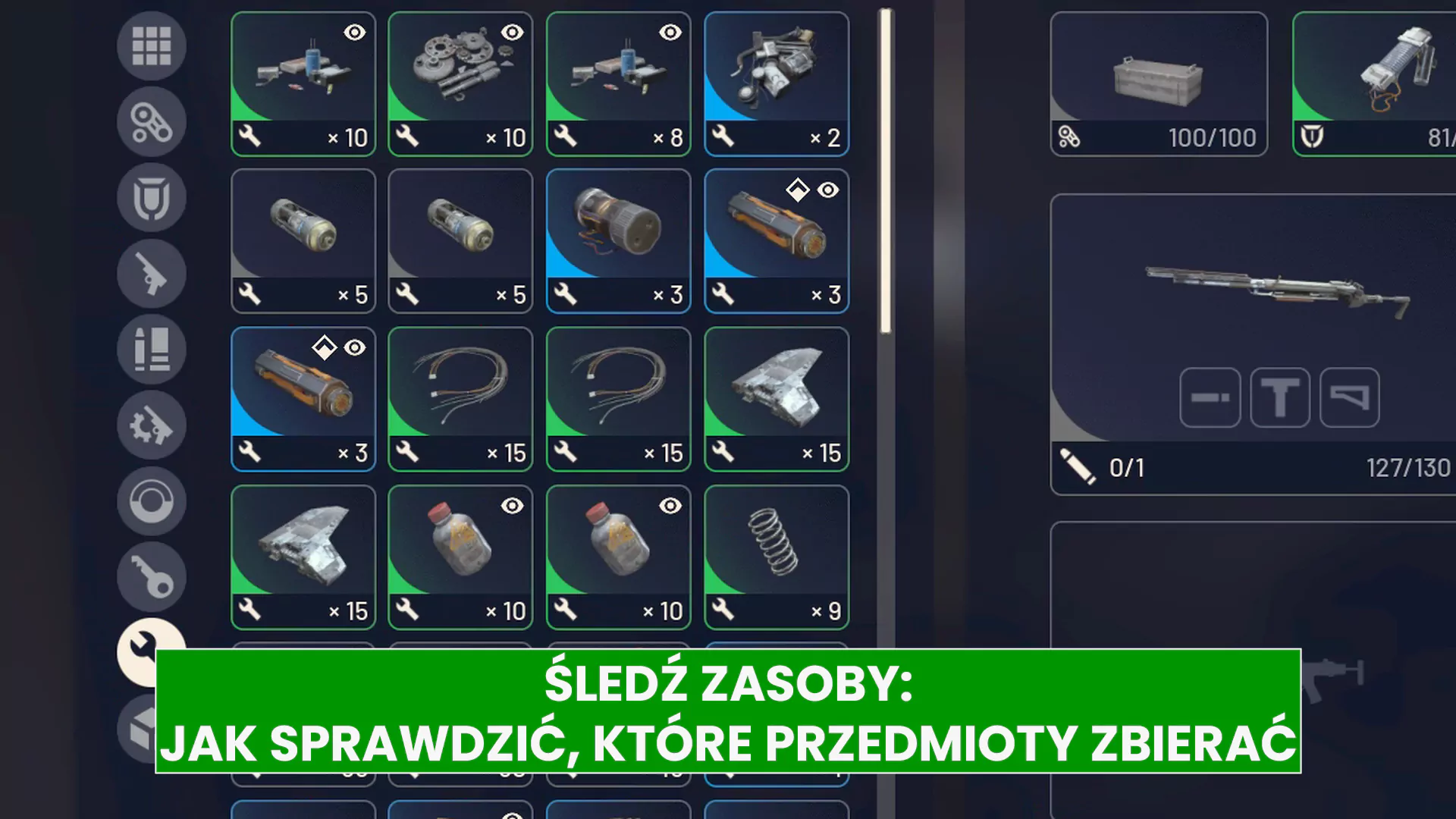Select the pistol weapons category icon

[152, 273]
